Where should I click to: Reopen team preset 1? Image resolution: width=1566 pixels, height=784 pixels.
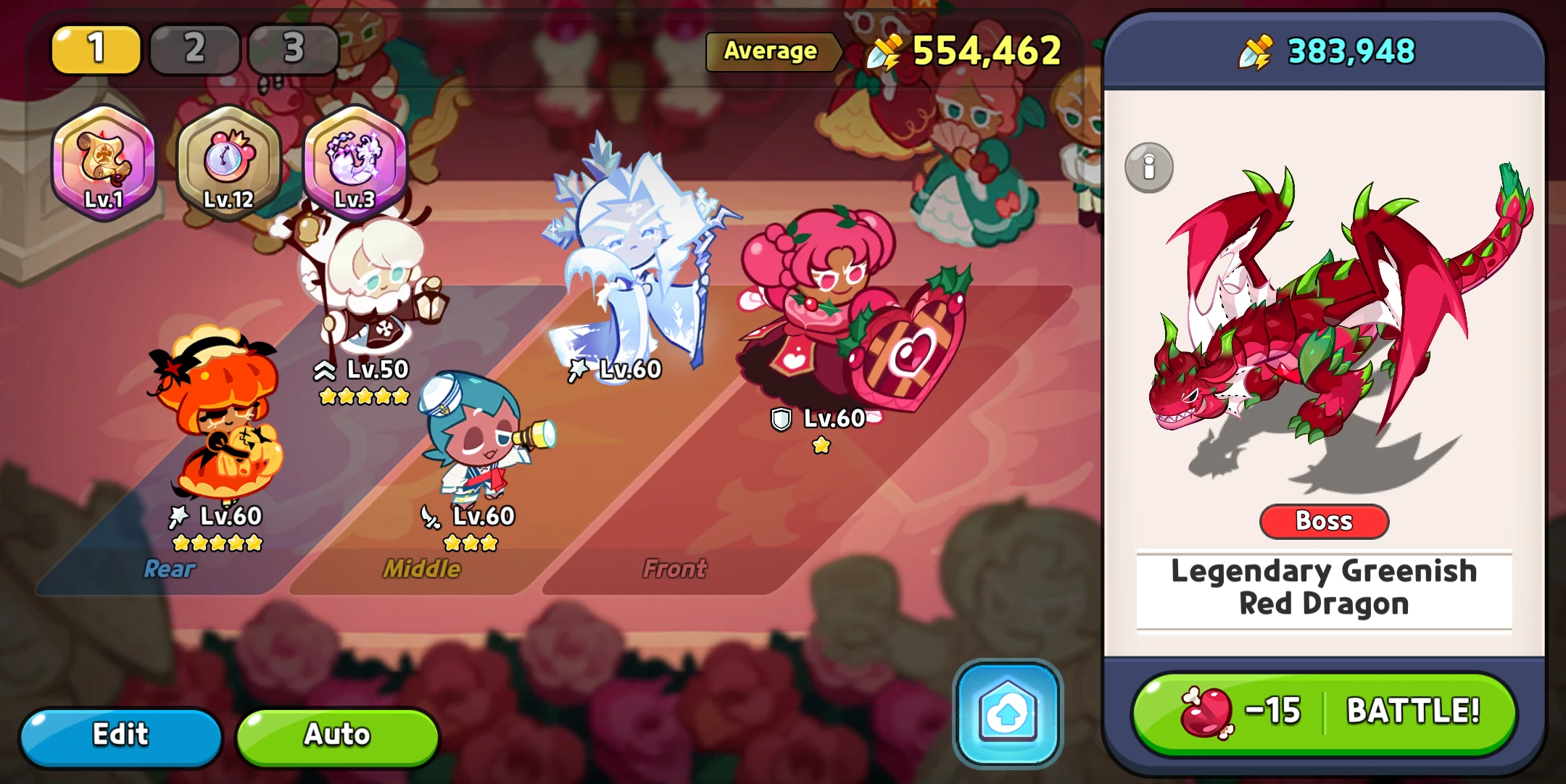95,49
